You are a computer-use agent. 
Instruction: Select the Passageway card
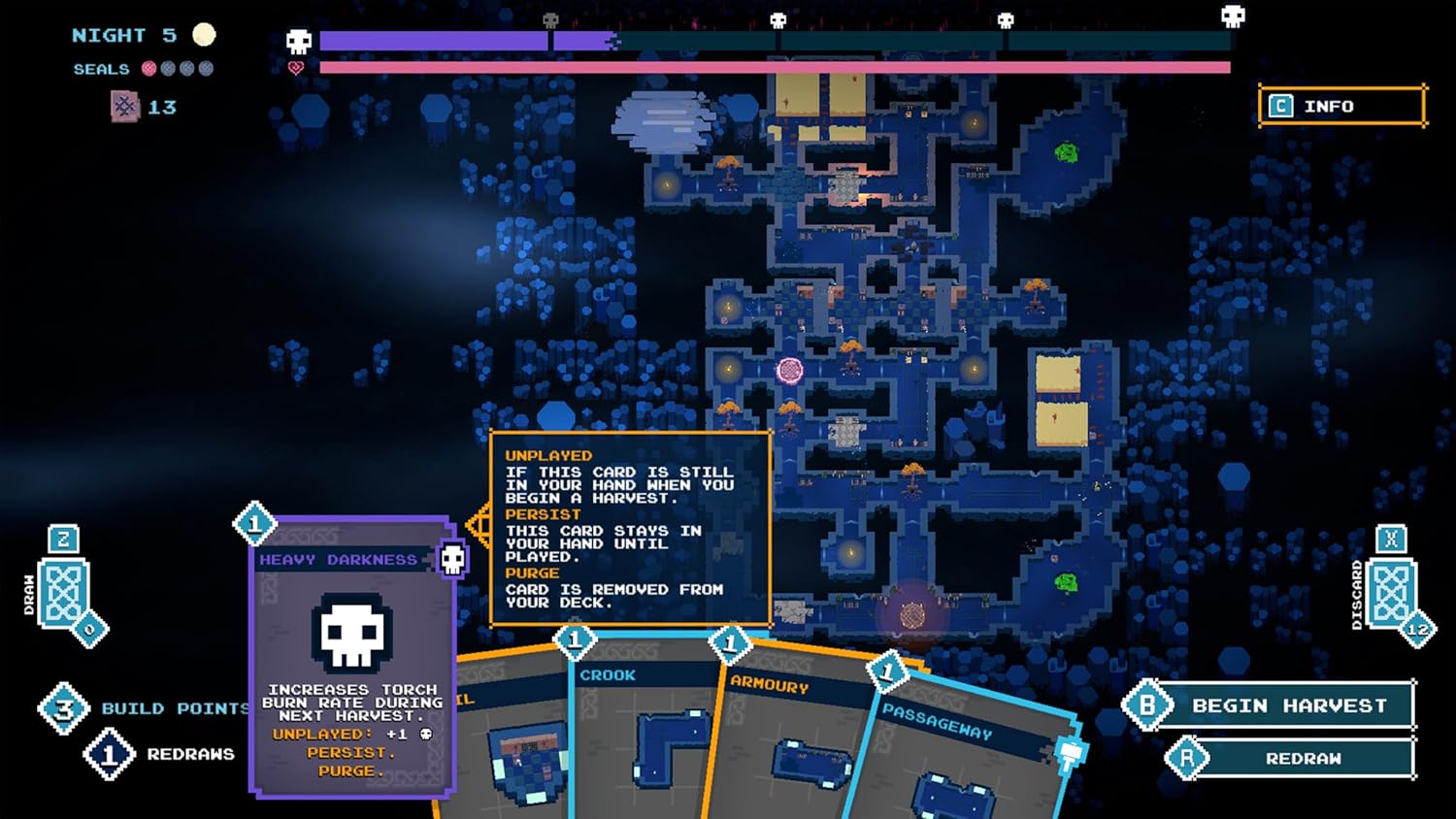(x=961, y=767)
